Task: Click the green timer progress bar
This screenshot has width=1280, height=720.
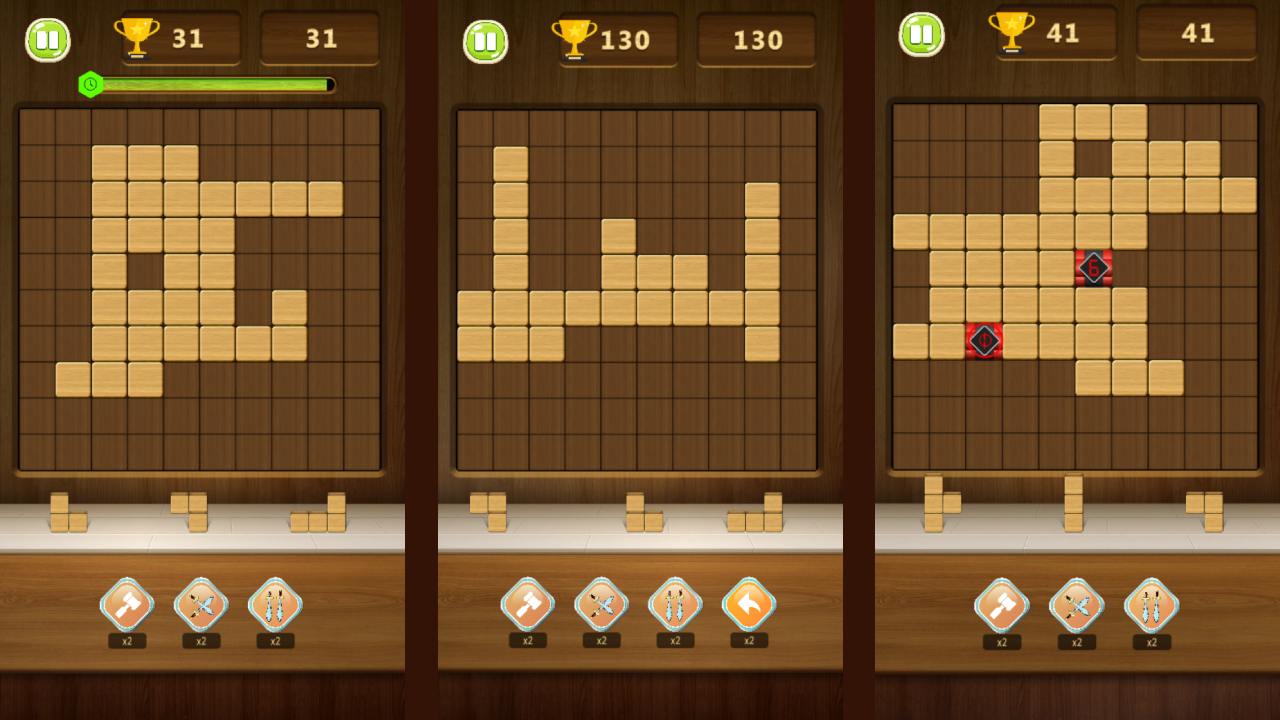Action: click(x=215, y=85)
